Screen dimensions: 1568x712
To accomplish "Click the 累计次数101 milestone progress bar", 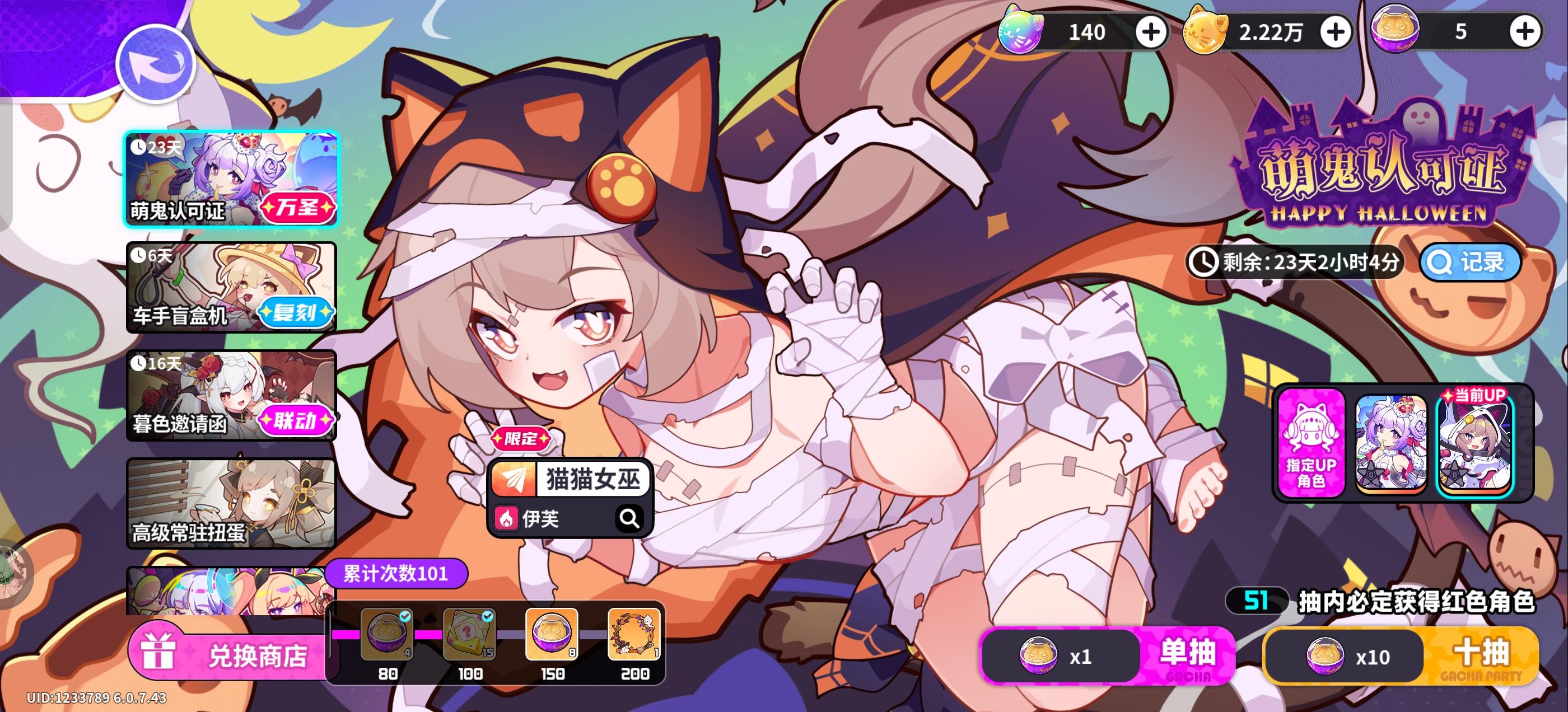I will click(396, 573).
